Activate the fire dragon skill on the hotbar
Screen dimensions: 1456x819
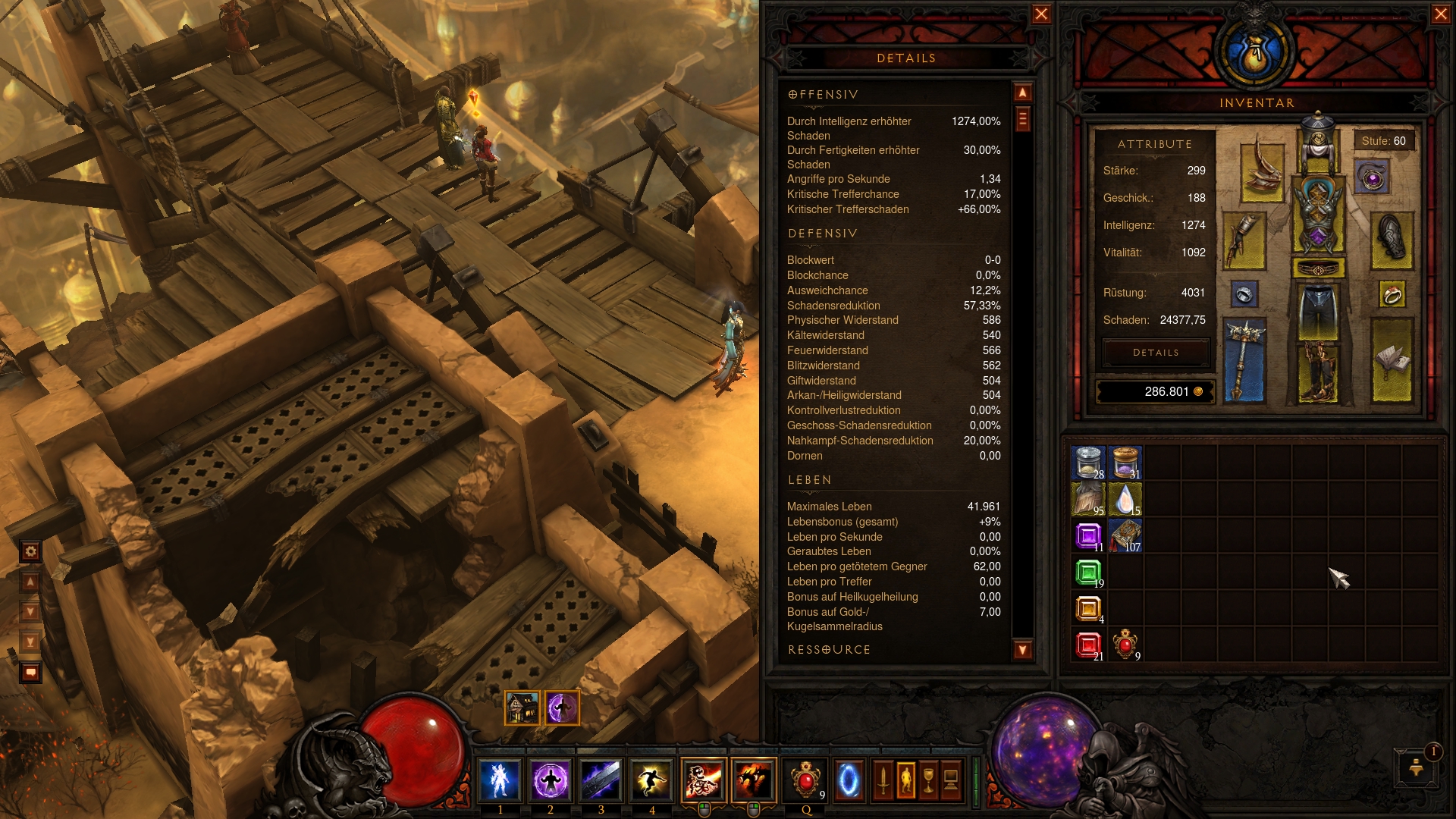[x=754, y=780]
